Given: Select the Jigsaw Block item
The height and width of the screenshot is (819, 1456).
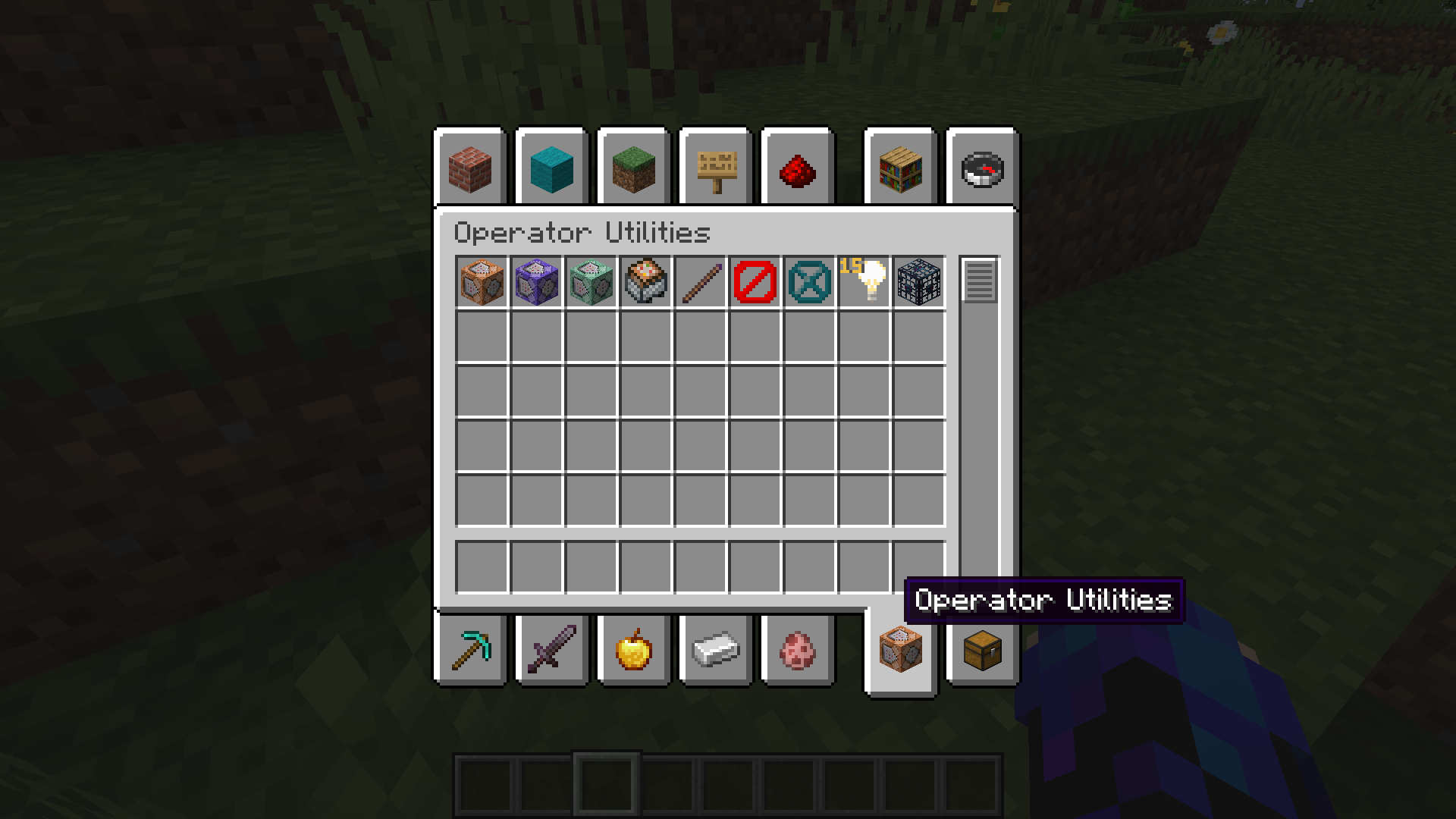Looking at the screenshot, I should click(646, 282).
